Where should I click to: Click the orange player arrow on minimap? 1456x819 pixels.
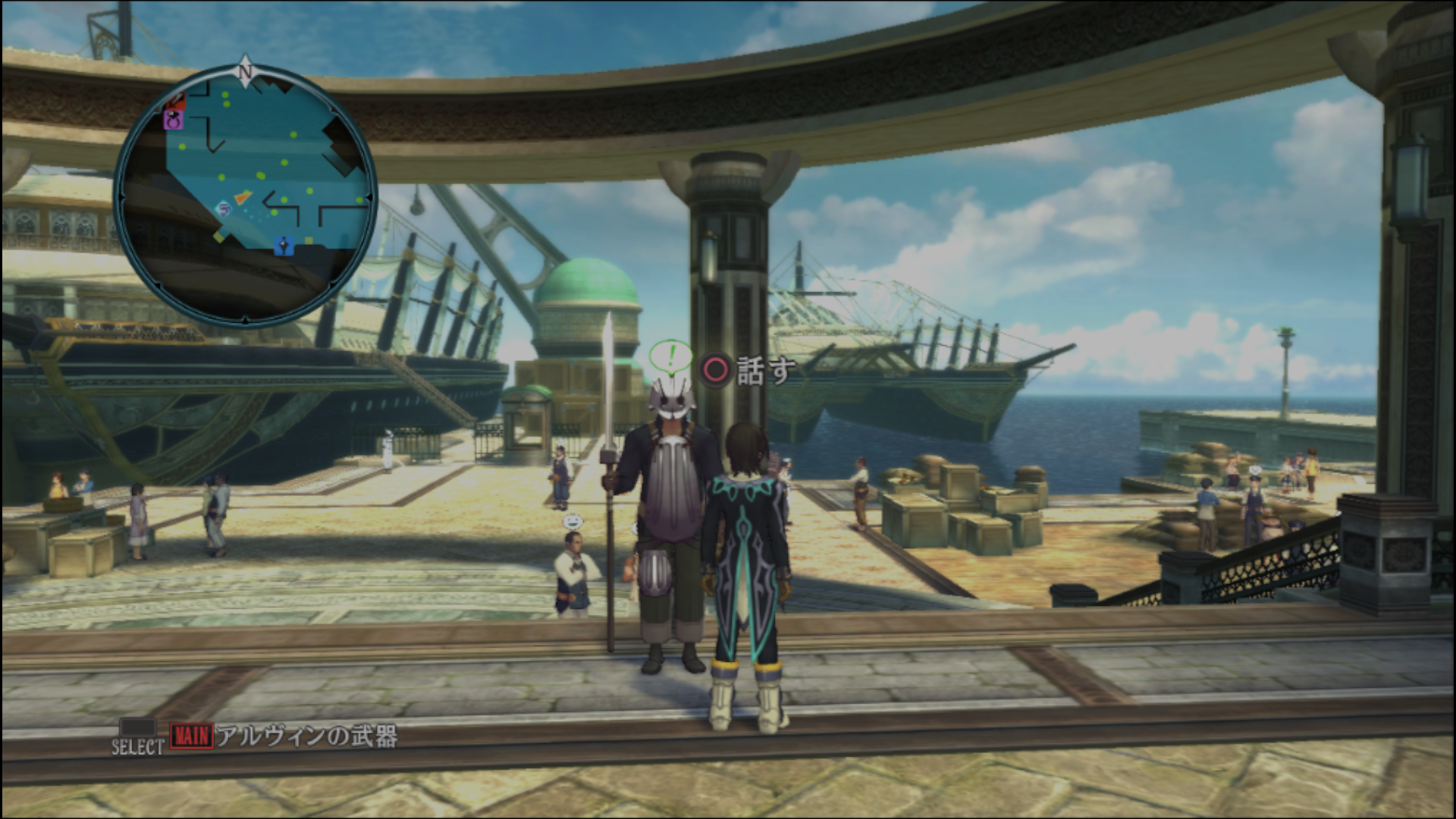point(242,197)
